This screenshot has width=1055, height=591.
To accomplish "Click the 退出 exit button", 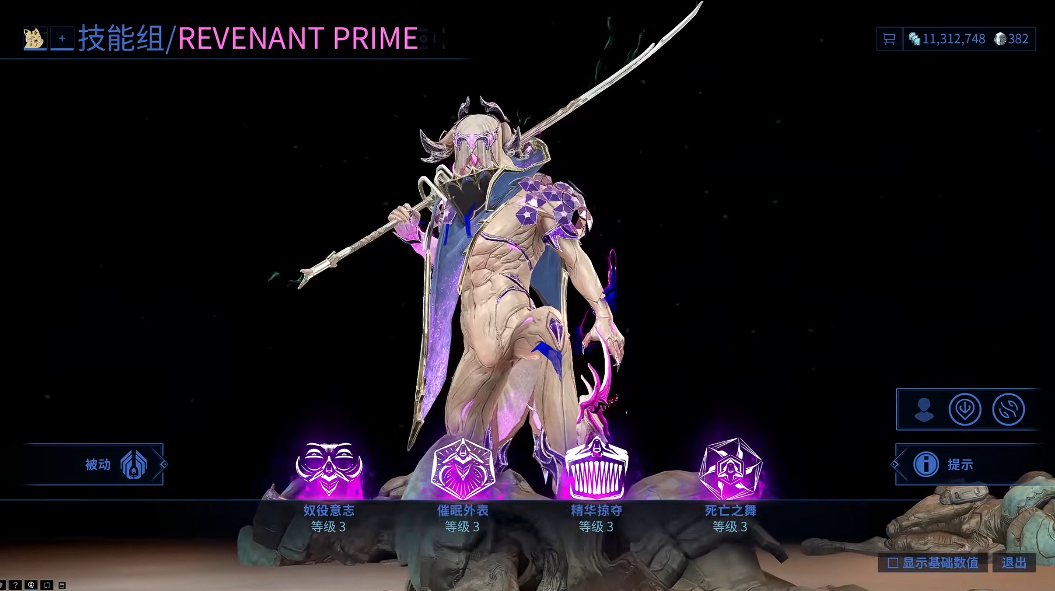I will [1014, 563].
